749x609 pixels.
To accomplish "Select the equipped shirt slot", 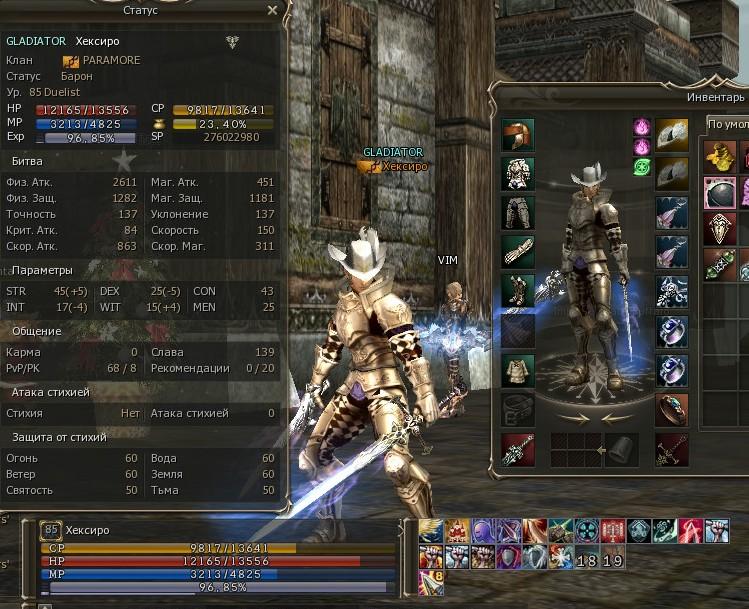I will 518,369.
